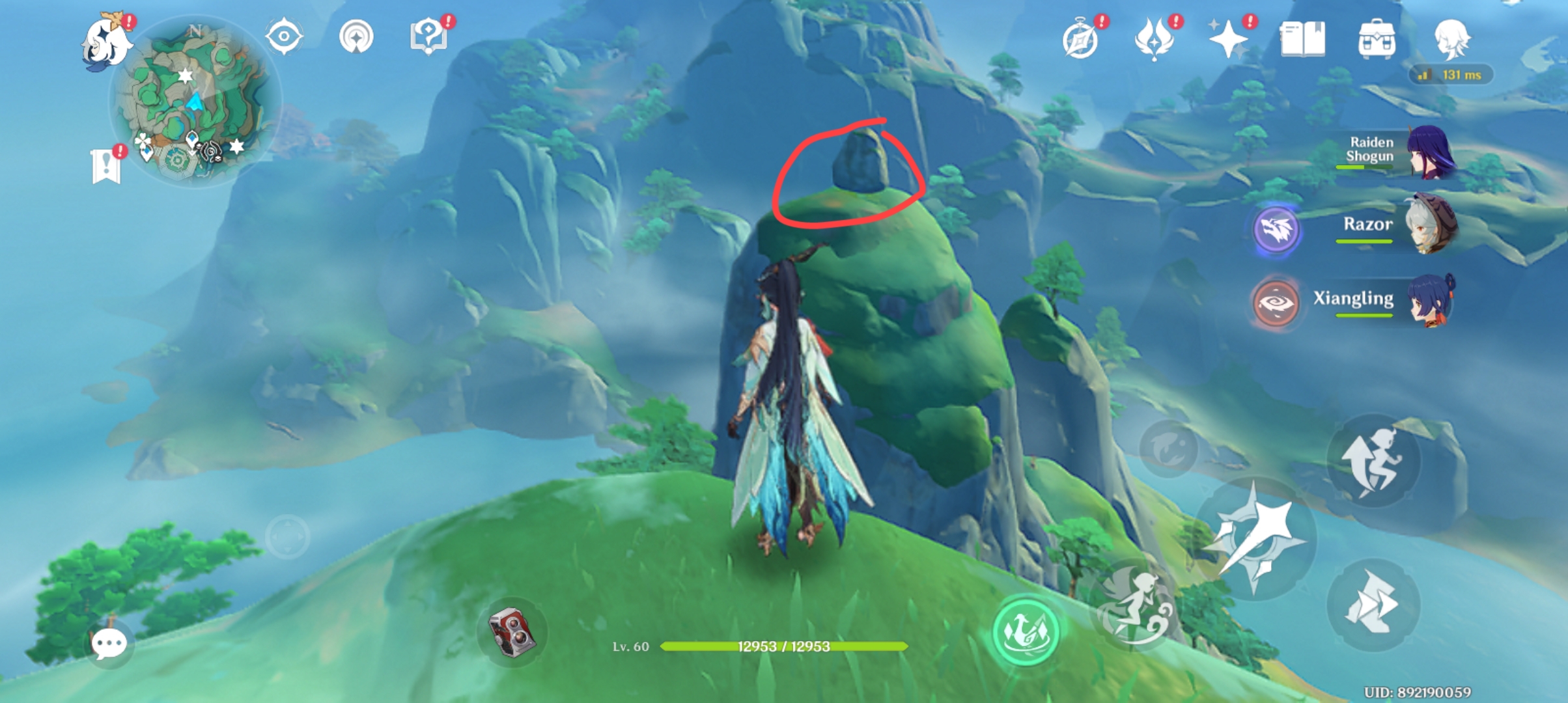Open the quest tutorial guide

pos(427,37)
